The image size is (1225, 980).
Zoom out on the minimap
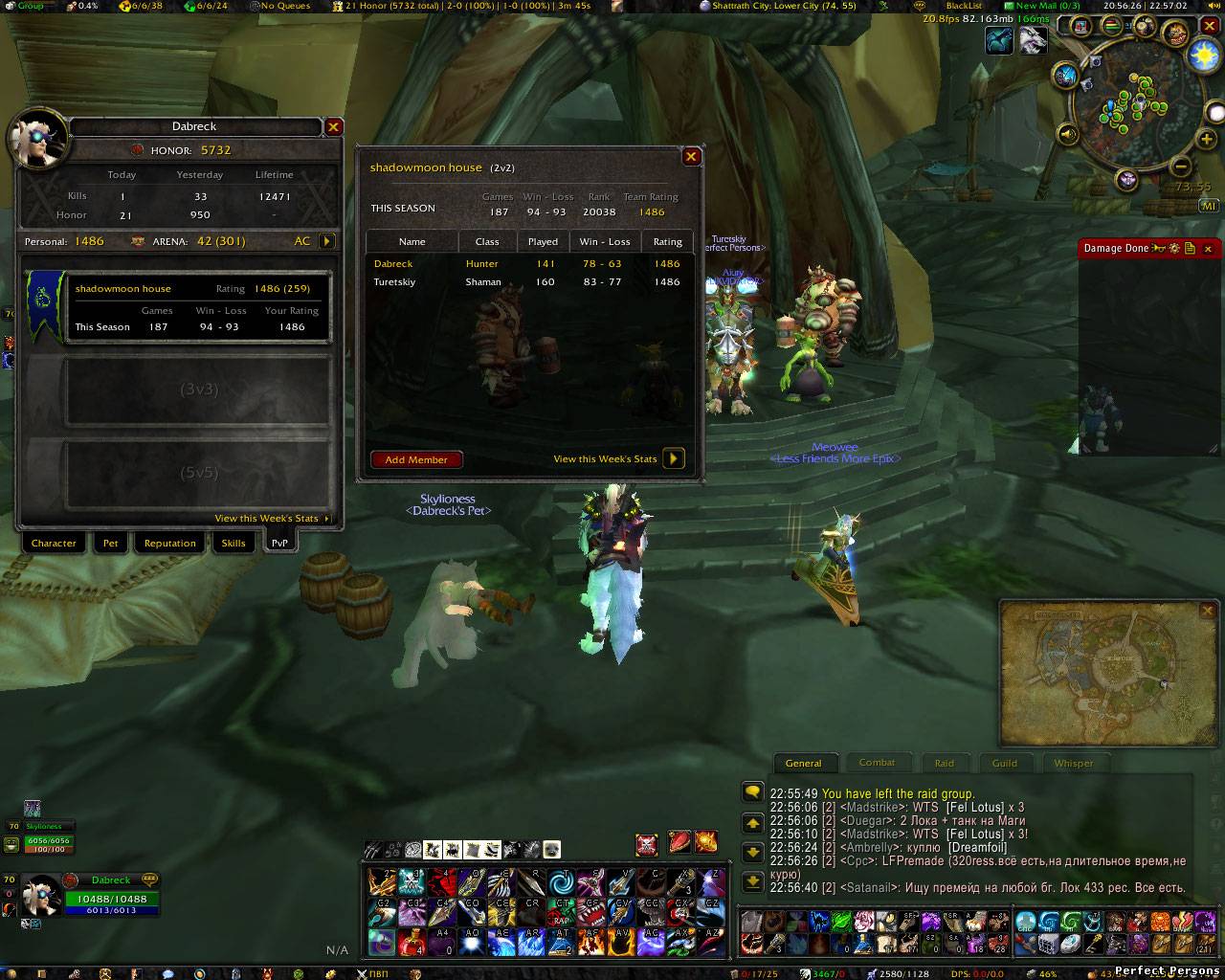point(1181,166)
